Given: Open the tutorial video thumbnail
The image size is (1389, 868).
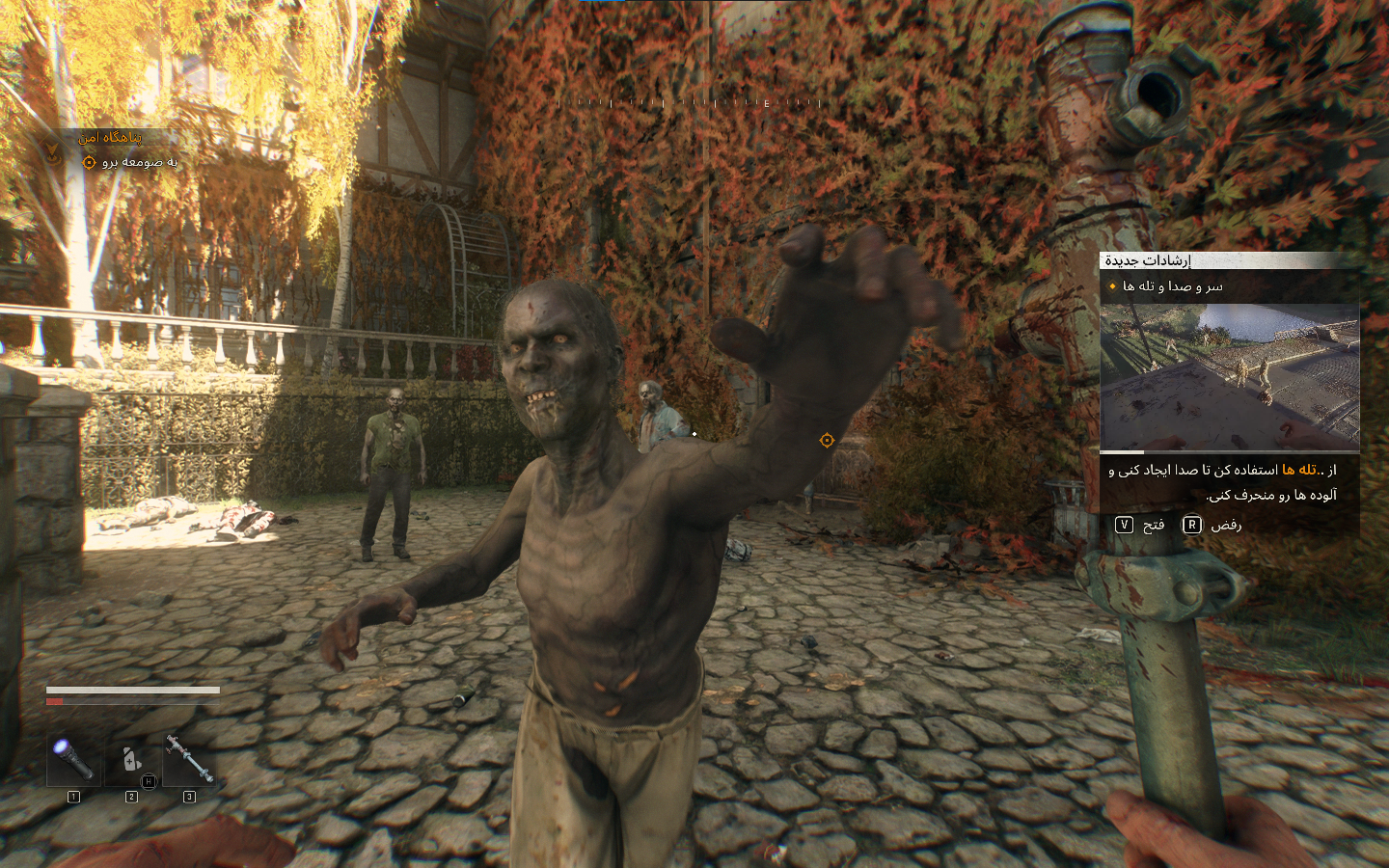Looking at the screenshot, I should (1229, 374).
